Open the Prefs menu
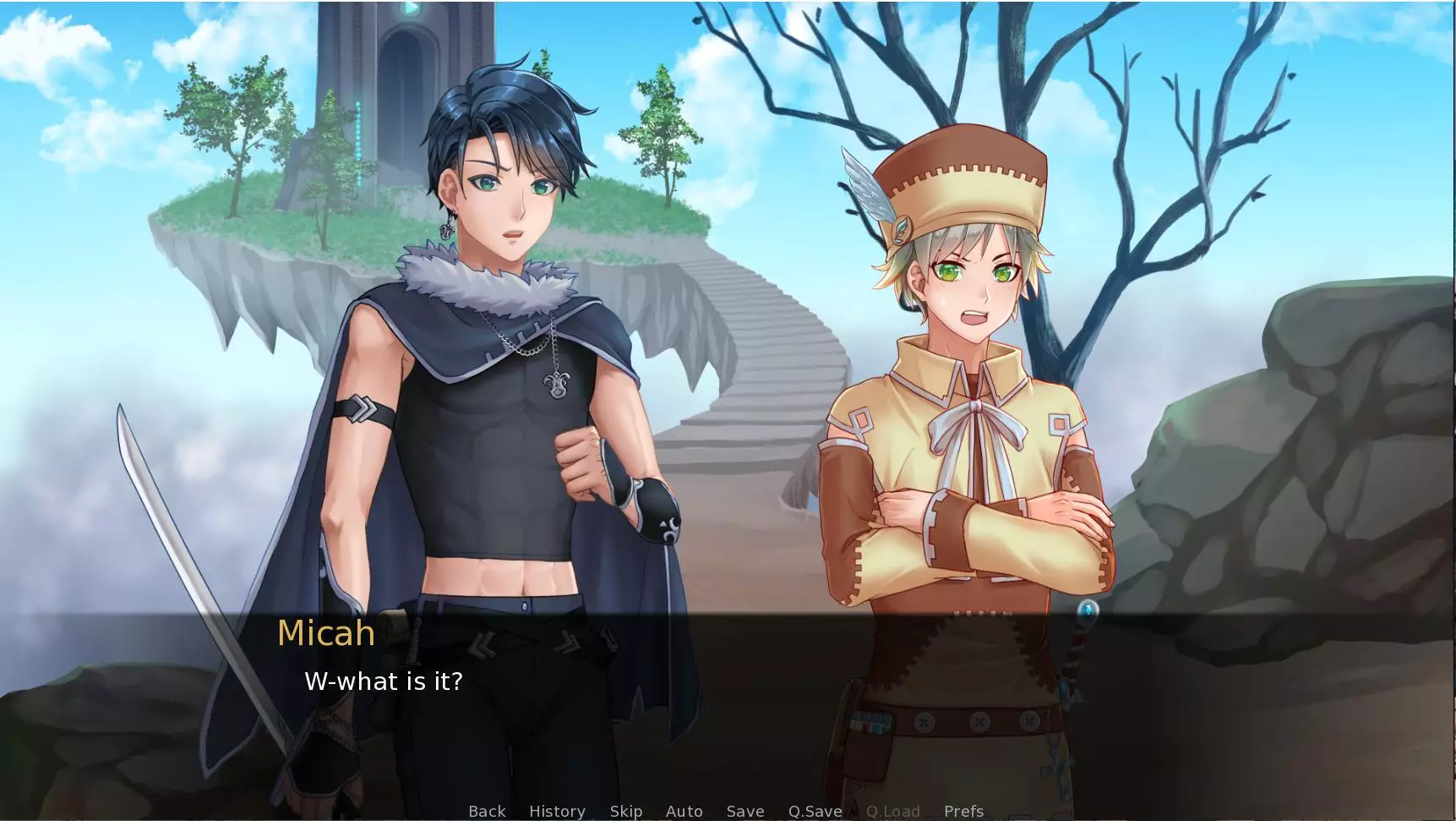The image size is (1456, 821). [963, 812]
